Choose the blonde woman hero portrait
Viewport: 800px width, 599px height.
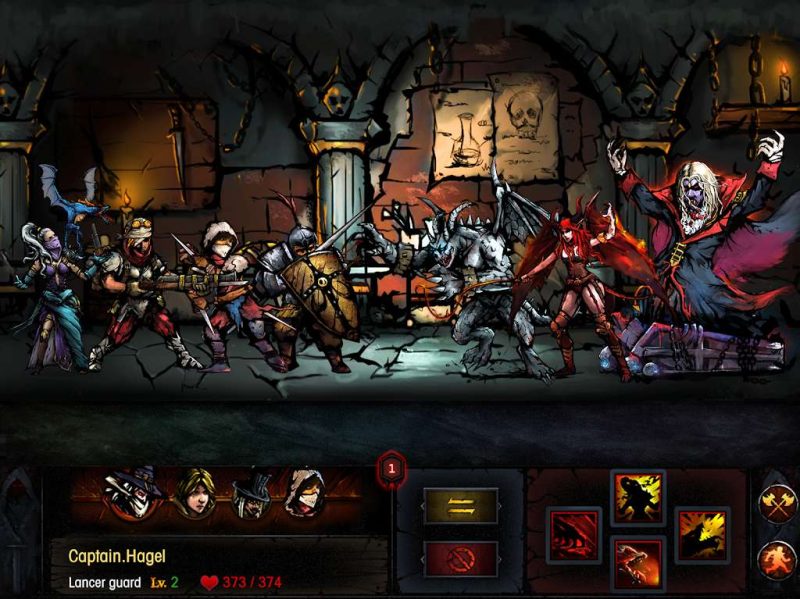194,495
